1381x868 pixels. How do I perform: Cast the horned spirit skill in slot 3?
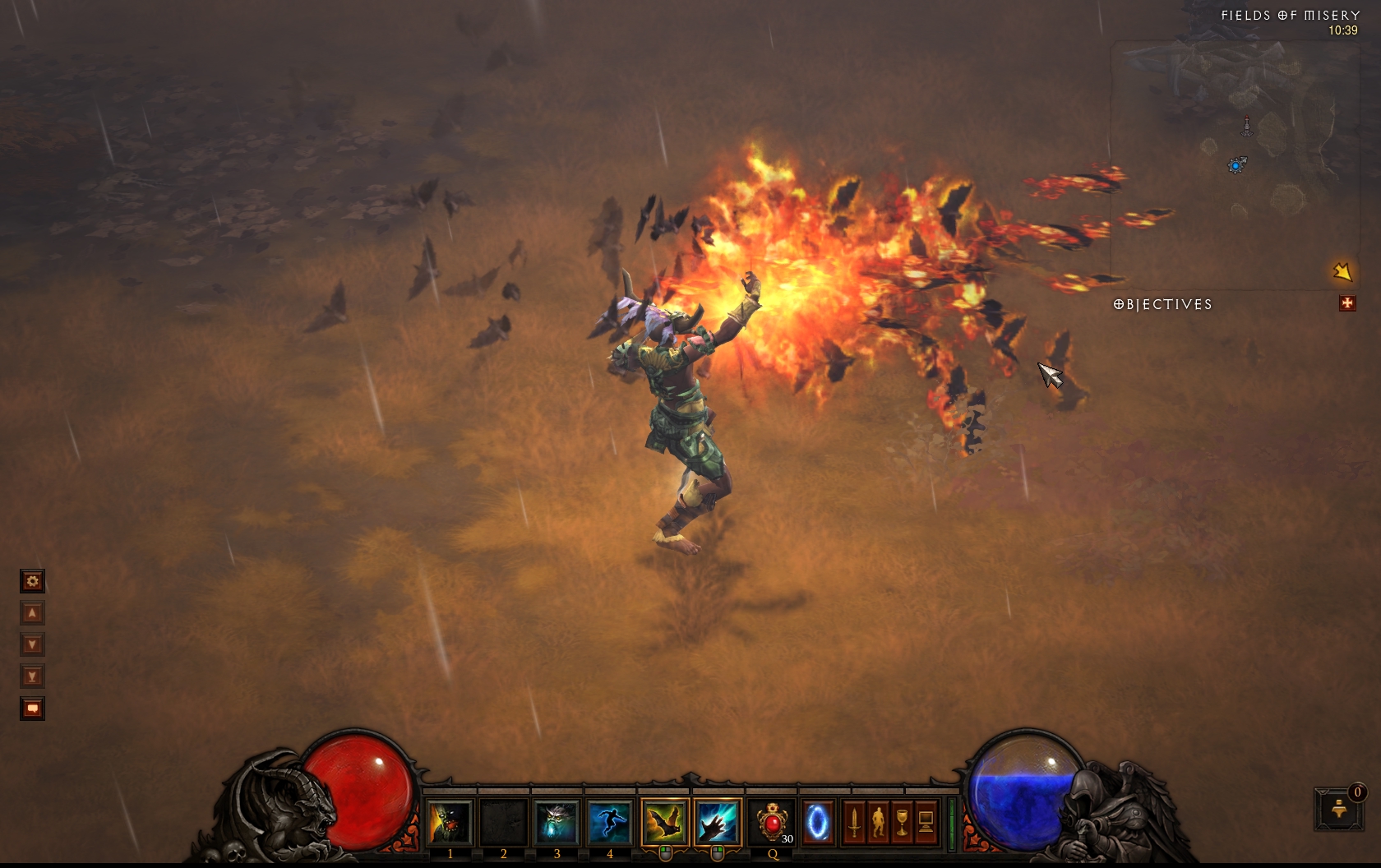click(557, 822)
